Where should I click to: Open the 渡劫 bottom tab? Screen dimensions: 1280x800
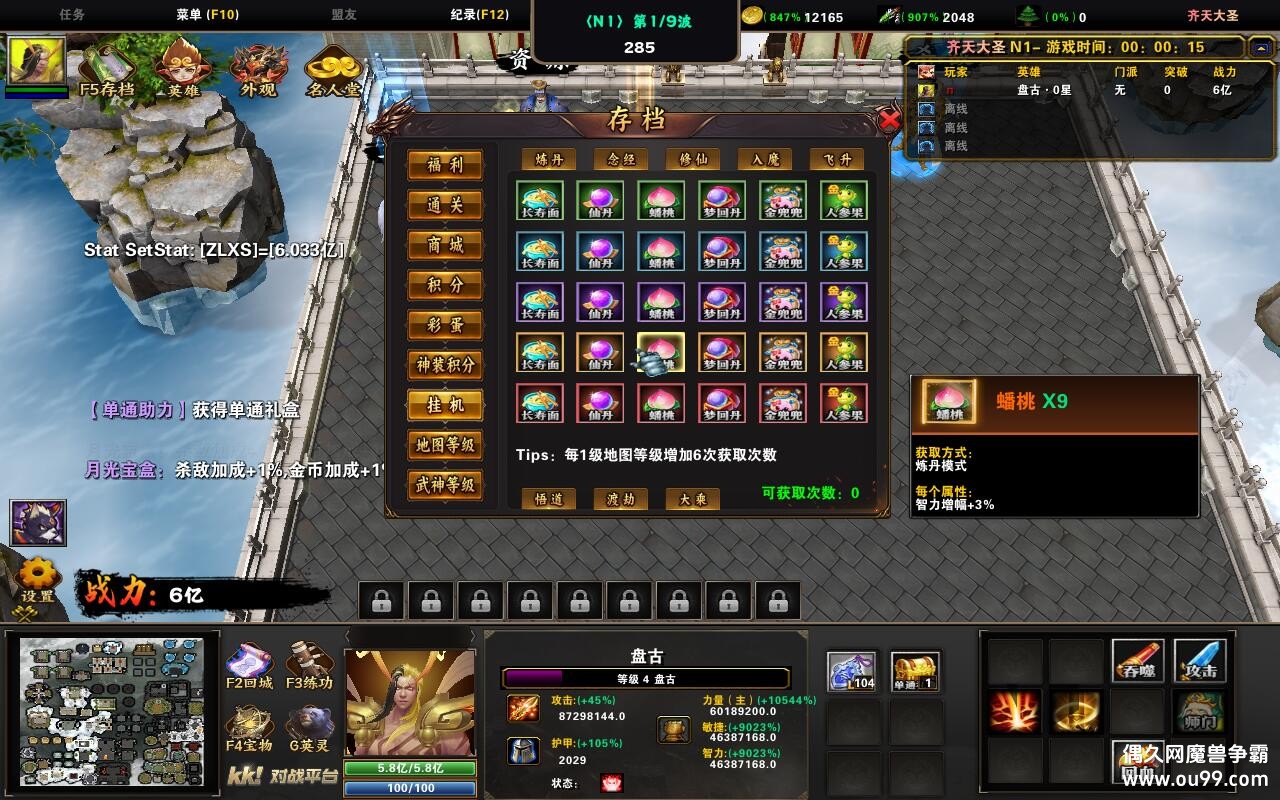click(x=621, y=499)
